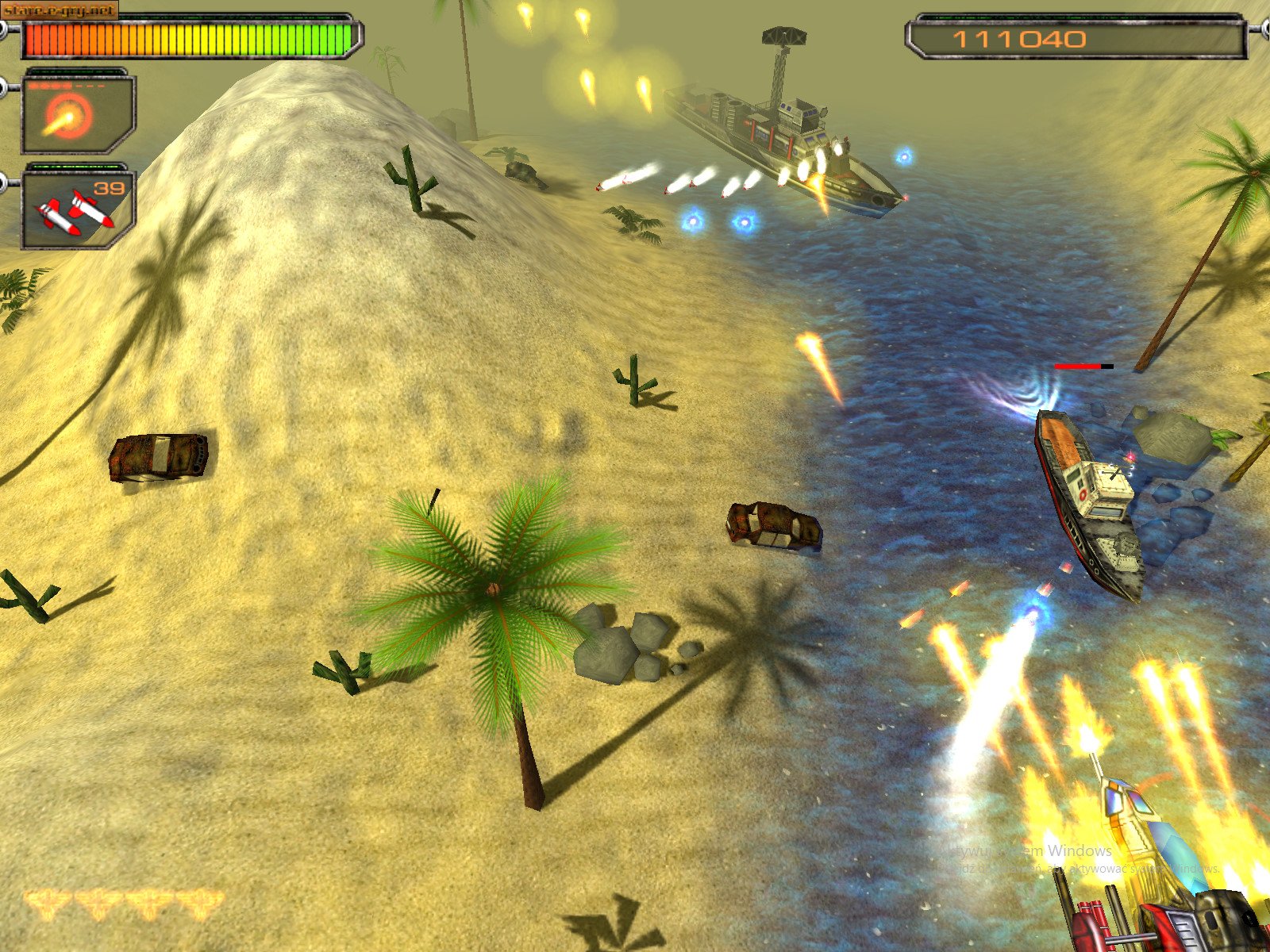The width and height of the screenshot is (1270, 952).
Task: Click the metal bolt beside the health bar
Action: tap(4, 29)
